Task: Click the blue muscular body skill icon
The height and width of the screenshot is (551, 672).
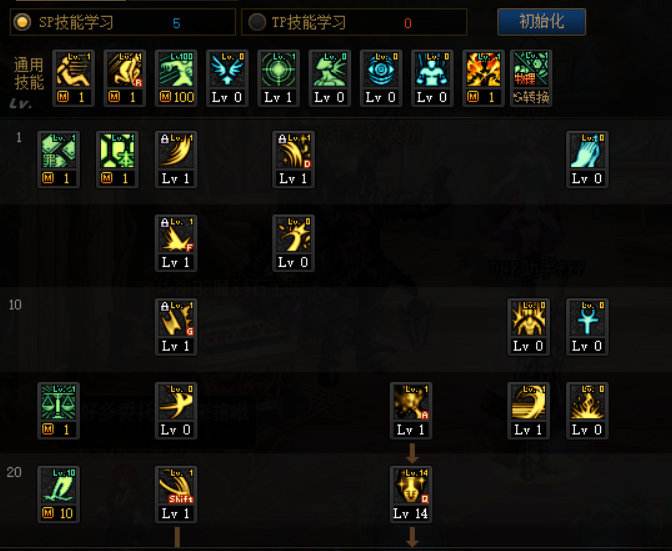Action: [x=431, y=71]
